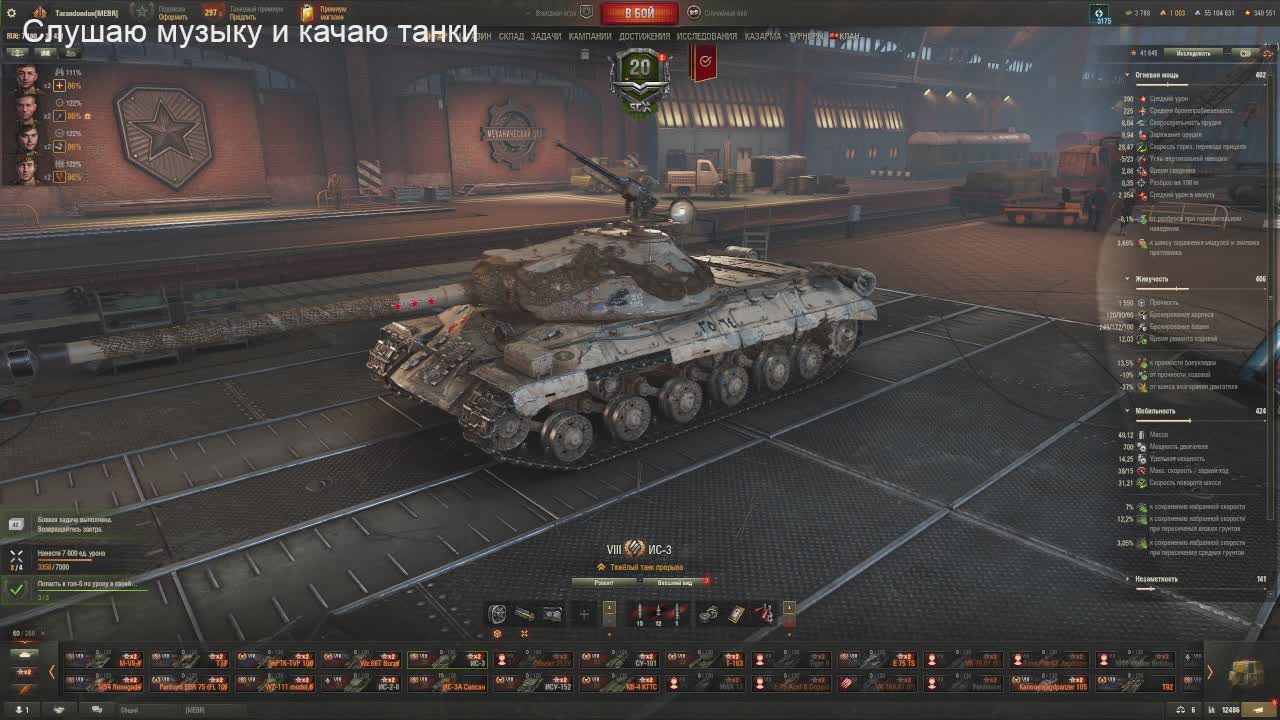Open the repair kit consumable slot
This screenshot has height=720, width=1280.
tap(709, 614)
